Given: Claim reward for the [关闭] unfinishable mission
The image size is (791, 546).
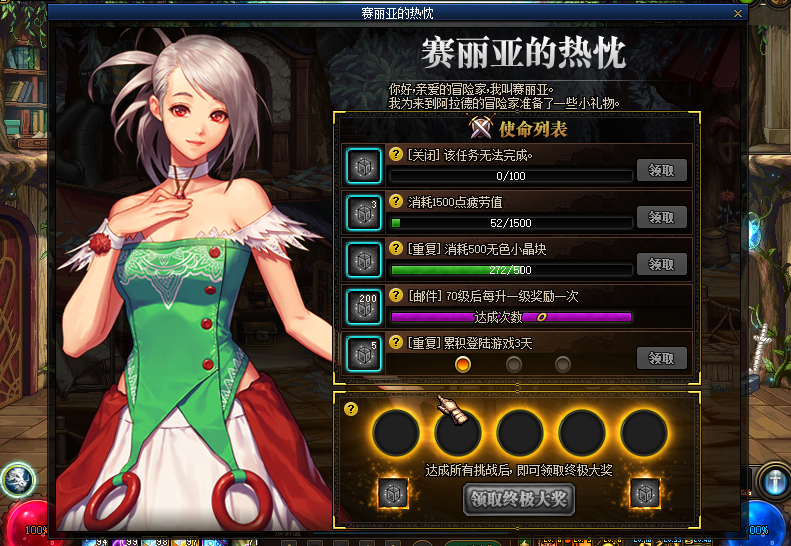Looking at the screenshot, I should (661, 169).
